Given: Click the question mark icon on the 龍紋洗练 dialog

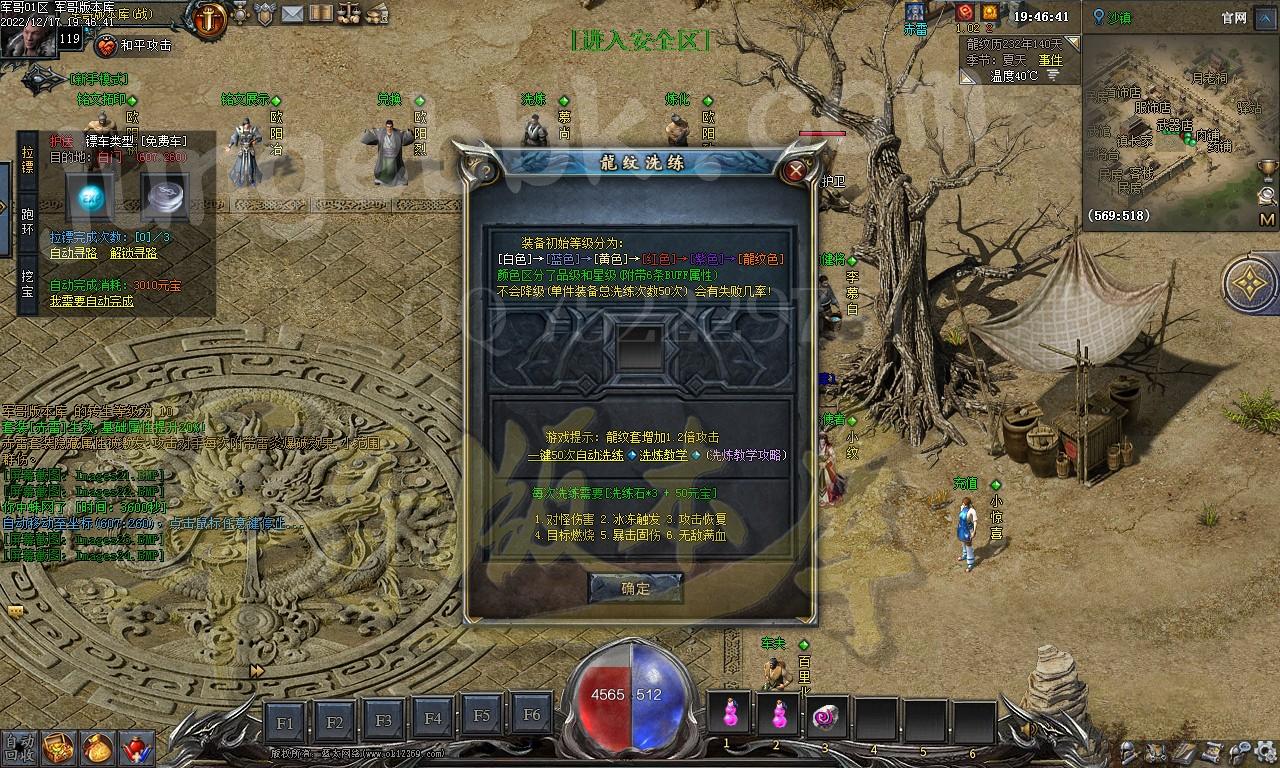Looking at the screenshot, I should [486, 169].
